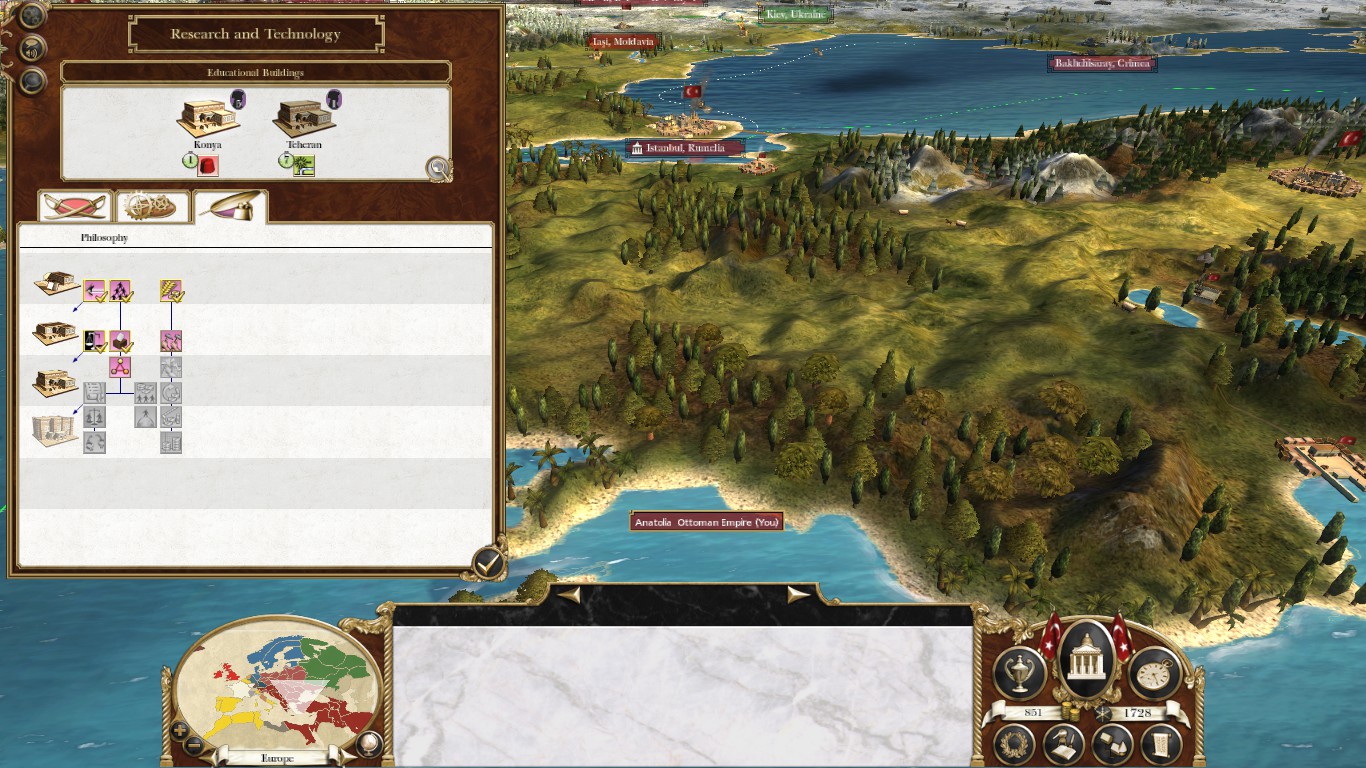
Task: Select the Teheran educational building
Action: [x=303, y=120]
